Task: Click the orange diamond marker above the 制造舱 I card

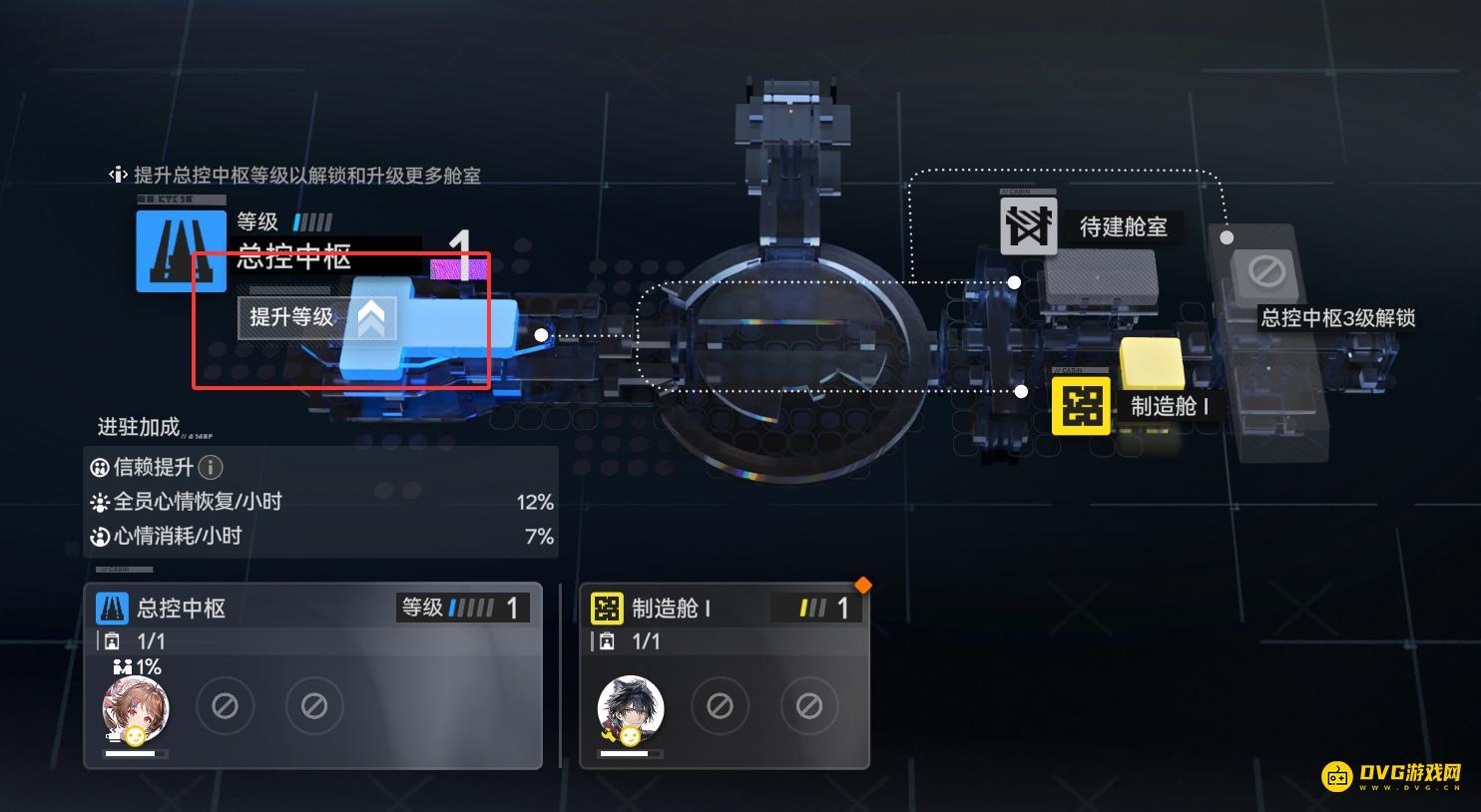Action: coord(862,586)
